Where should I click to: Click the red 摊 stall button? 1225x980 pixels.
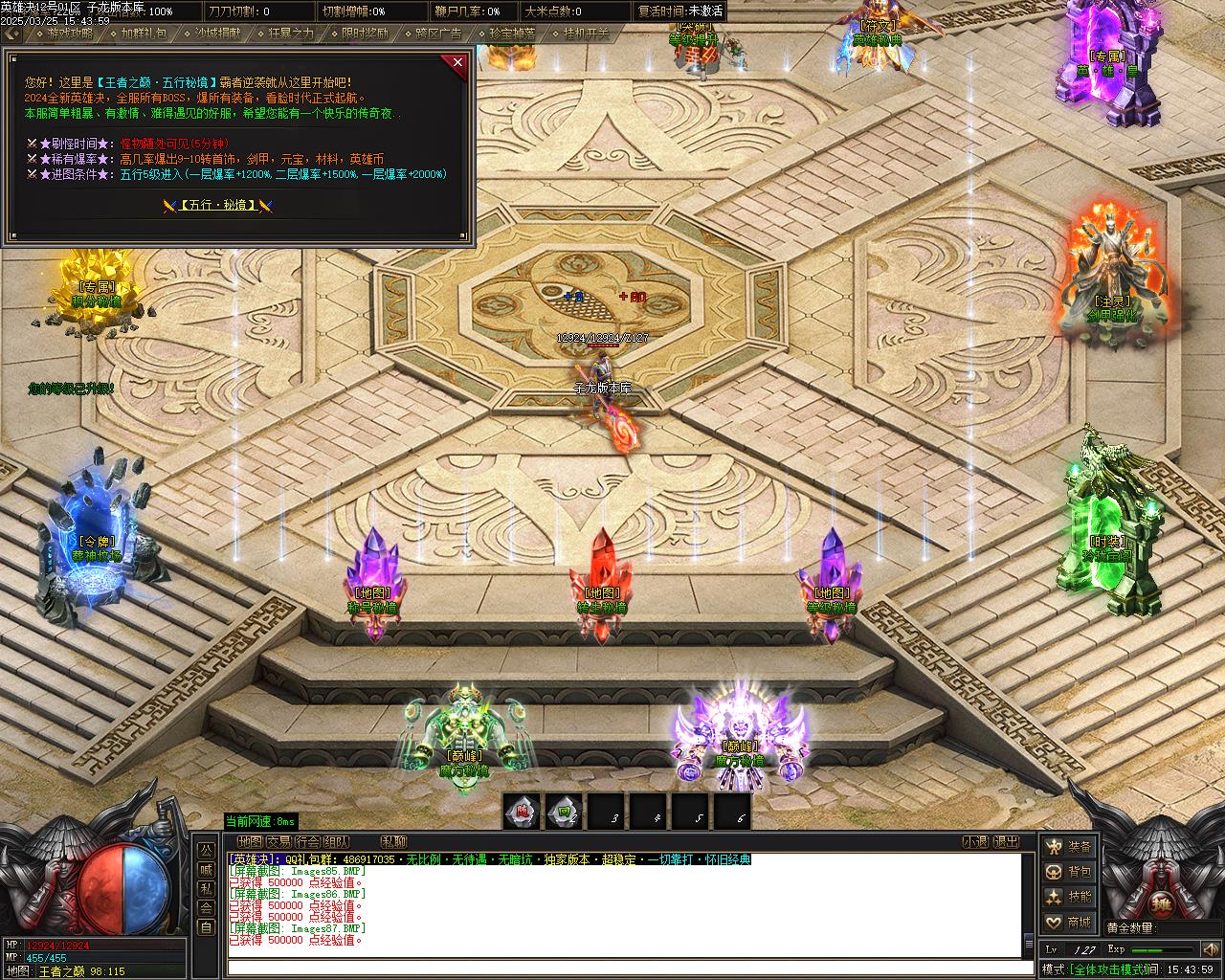[x=1161, y=904]
